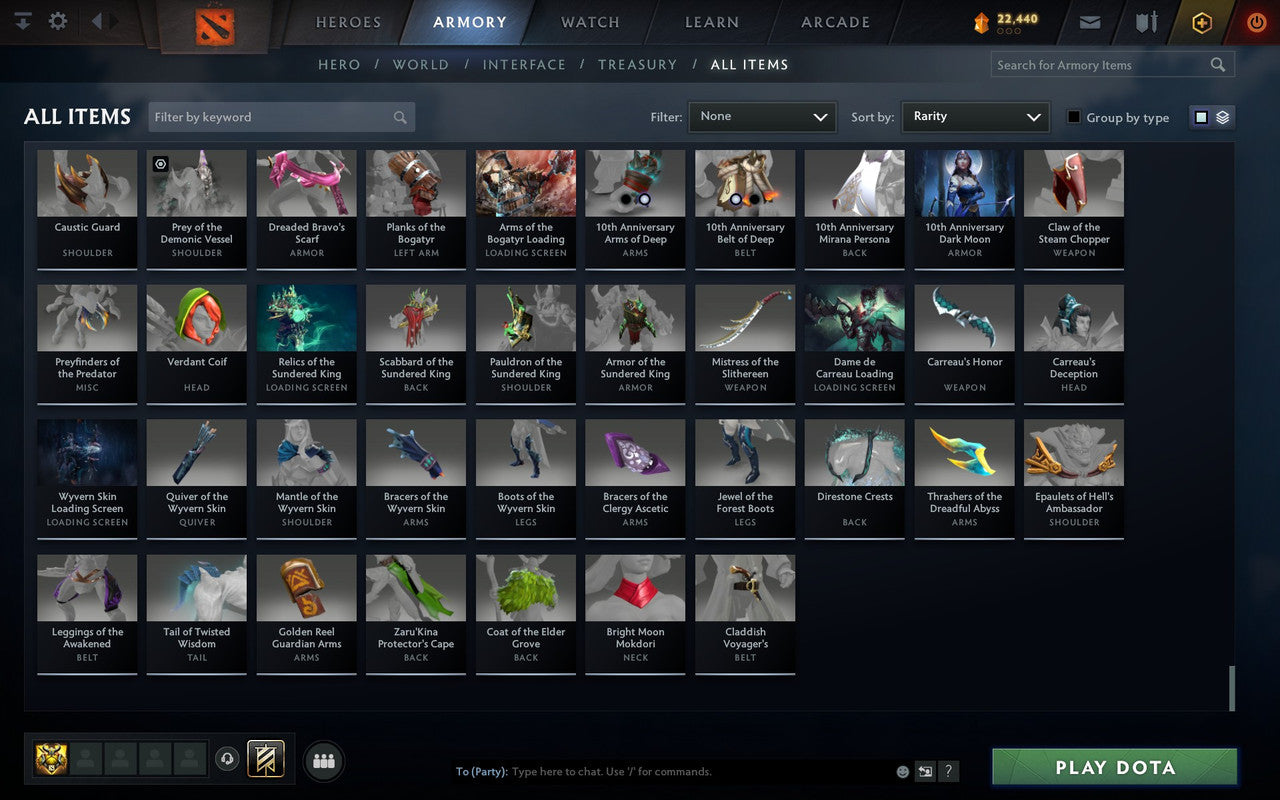Toggle the voice chat headset icon
The width and height of the screenshot is (1280, 800).
[227, 760]
